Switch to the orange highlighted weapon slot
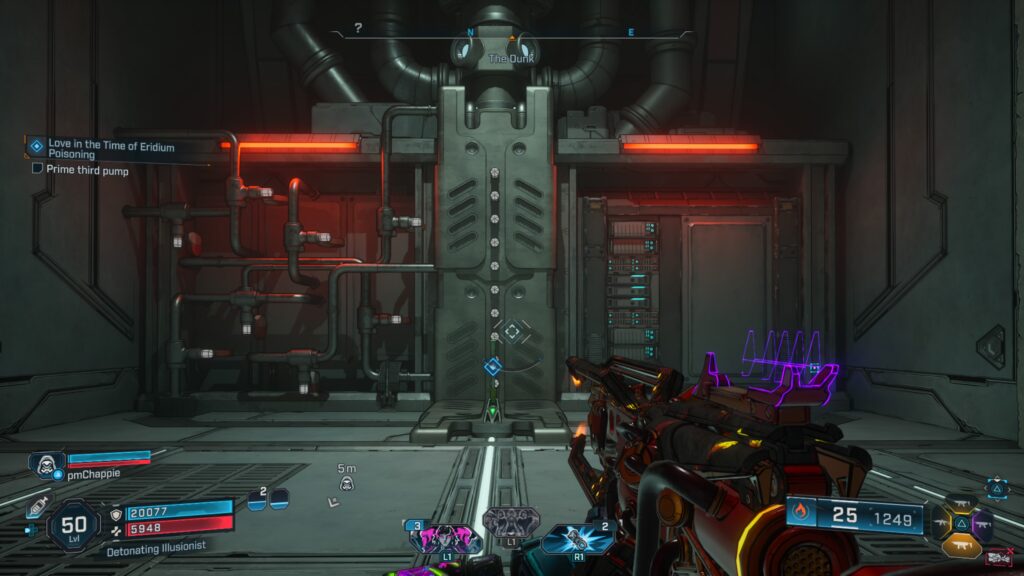This screenshot has height=576, width=1024. click(960, 544)
